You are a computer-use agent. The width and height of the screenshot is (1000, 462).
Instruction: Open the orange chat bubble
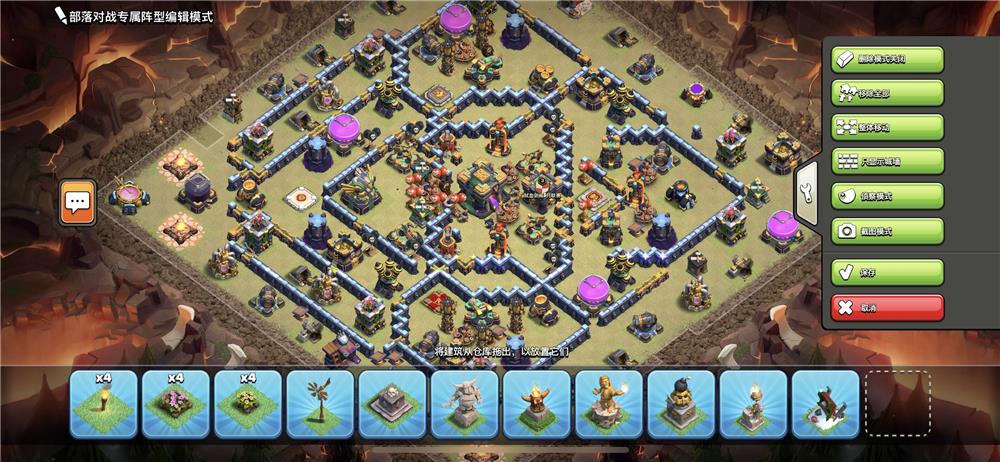(77, 202)
